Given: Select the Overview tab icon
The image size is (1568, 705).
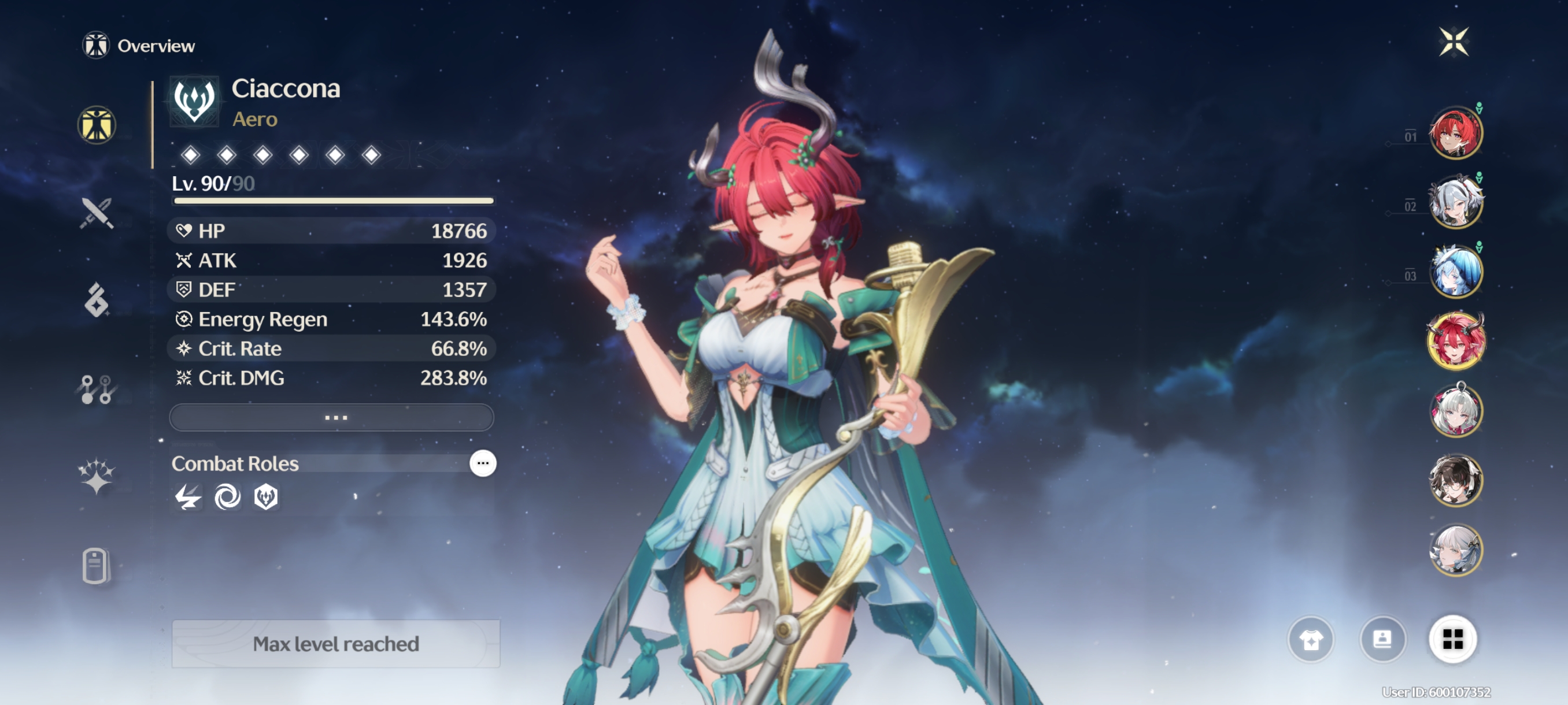Looking at the screenshot, I should [x=96, y=125].
